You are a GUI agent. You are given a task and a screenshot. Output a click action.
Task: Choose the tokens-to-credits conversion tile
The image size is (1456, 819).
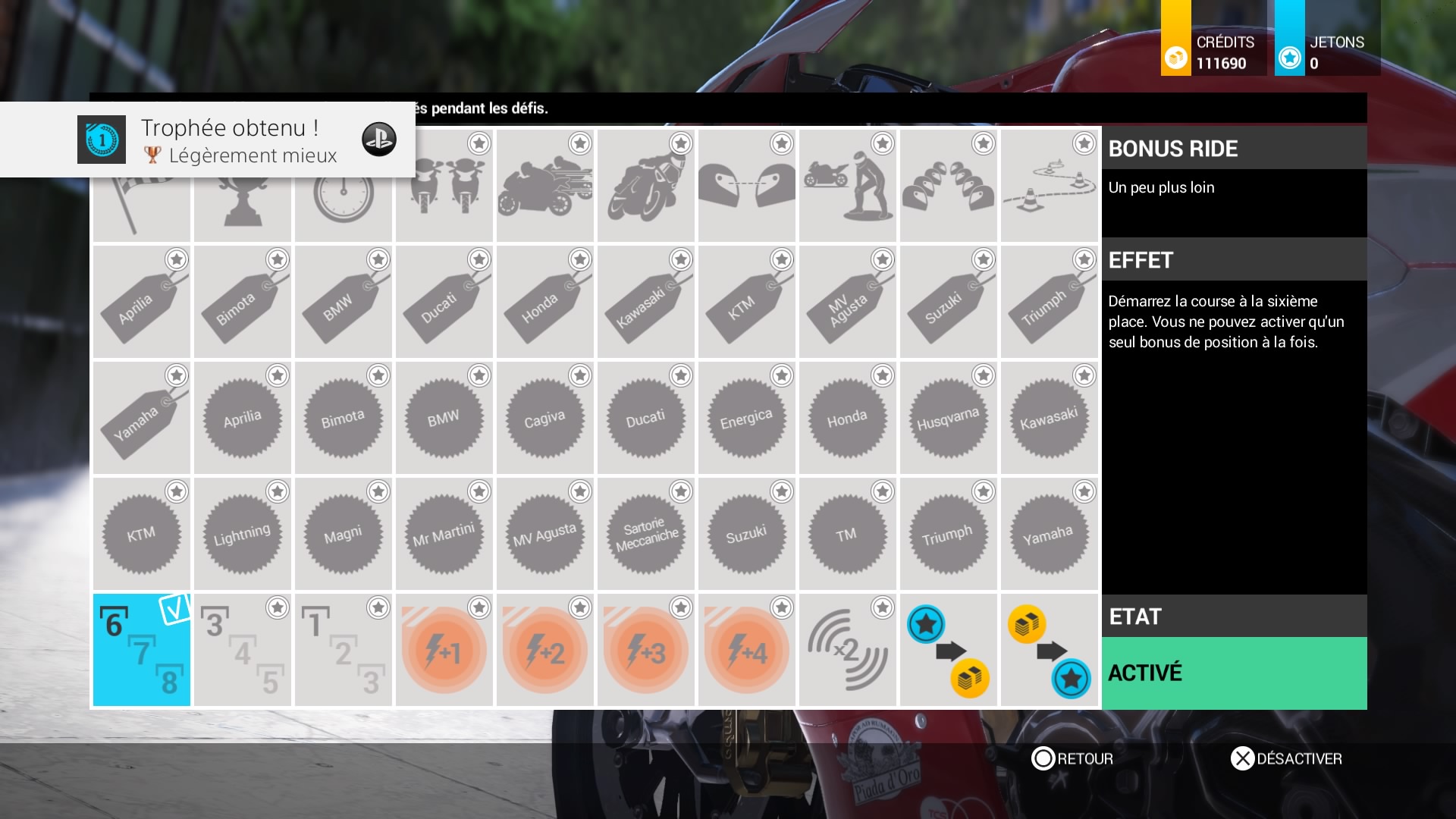tap(949, 650)
